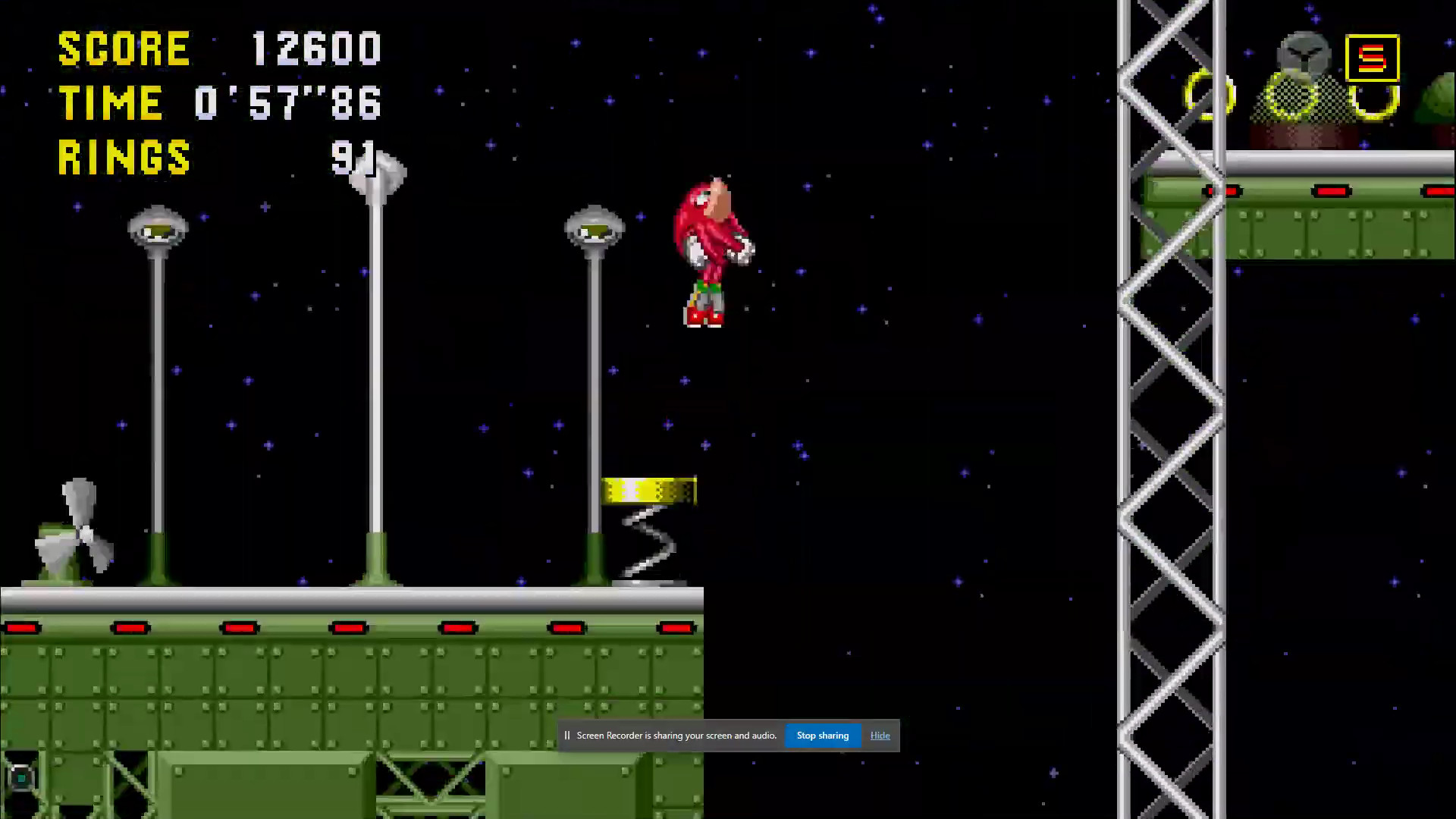Click the SCORE label in the HUD
Viewport: 1456px width, 819px height.
click(x=124, y=48)
